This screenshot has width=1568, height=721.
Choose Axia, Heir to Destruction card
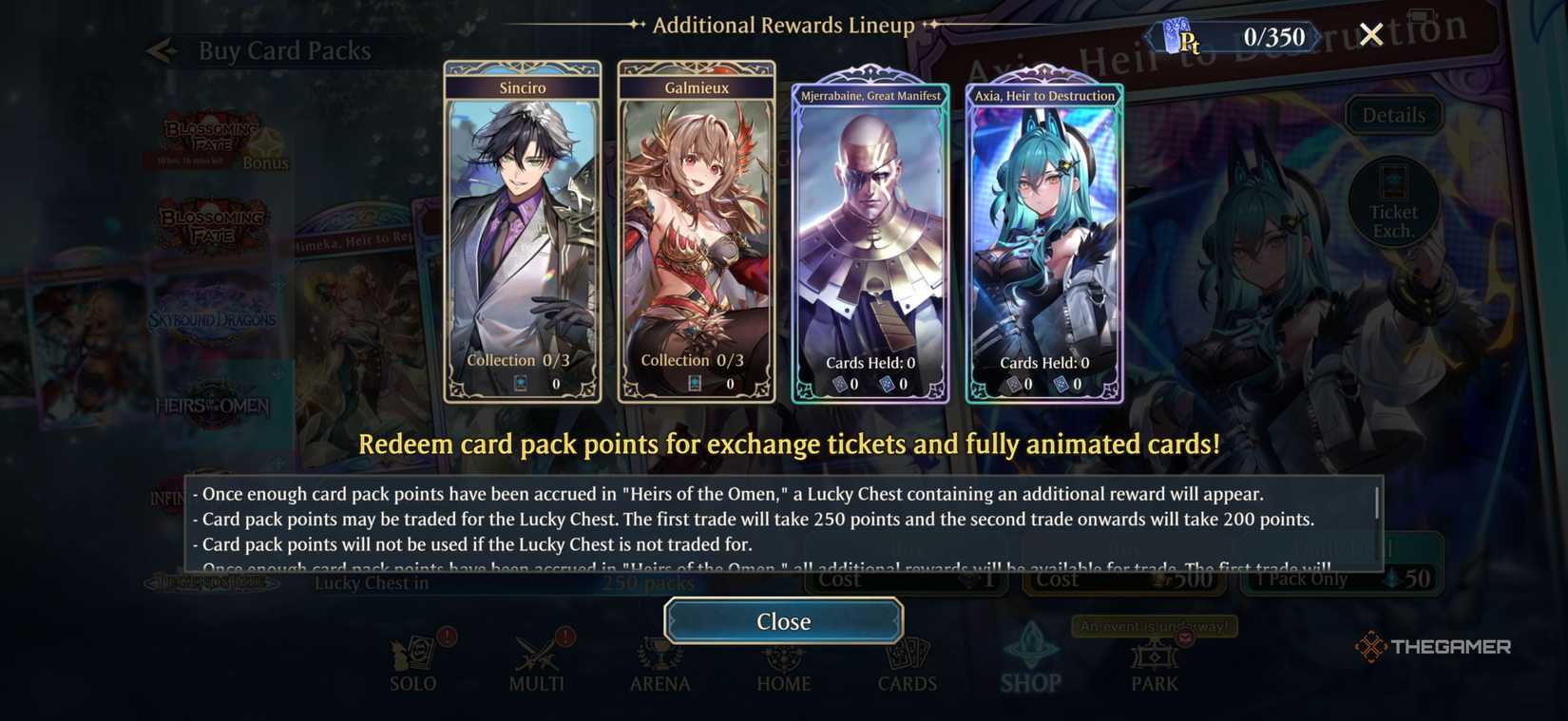tap(1043, 237)
